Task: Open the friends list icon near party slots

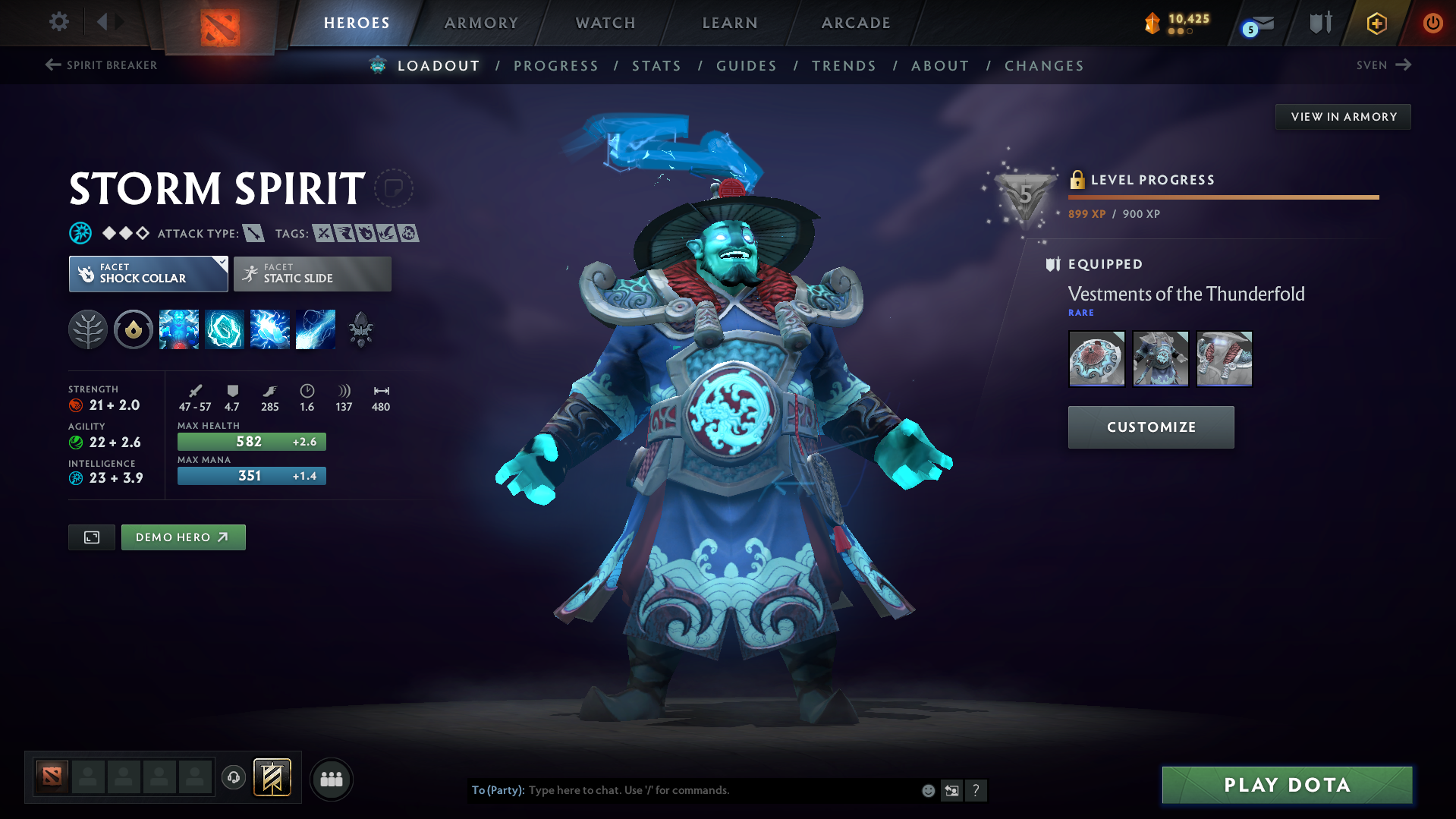Action: (x=332, y=779)
